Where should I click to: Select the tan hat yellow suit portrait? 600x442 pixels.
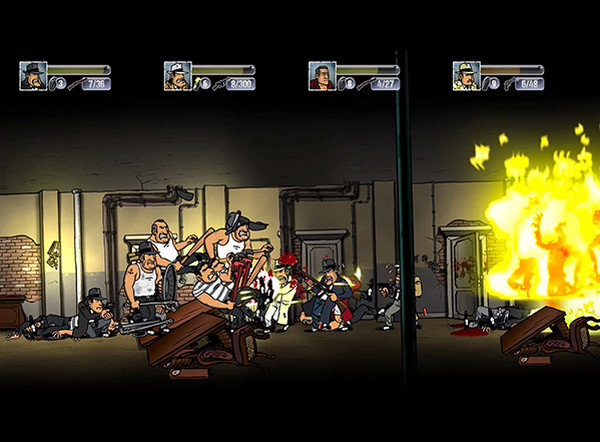[465, 76]
